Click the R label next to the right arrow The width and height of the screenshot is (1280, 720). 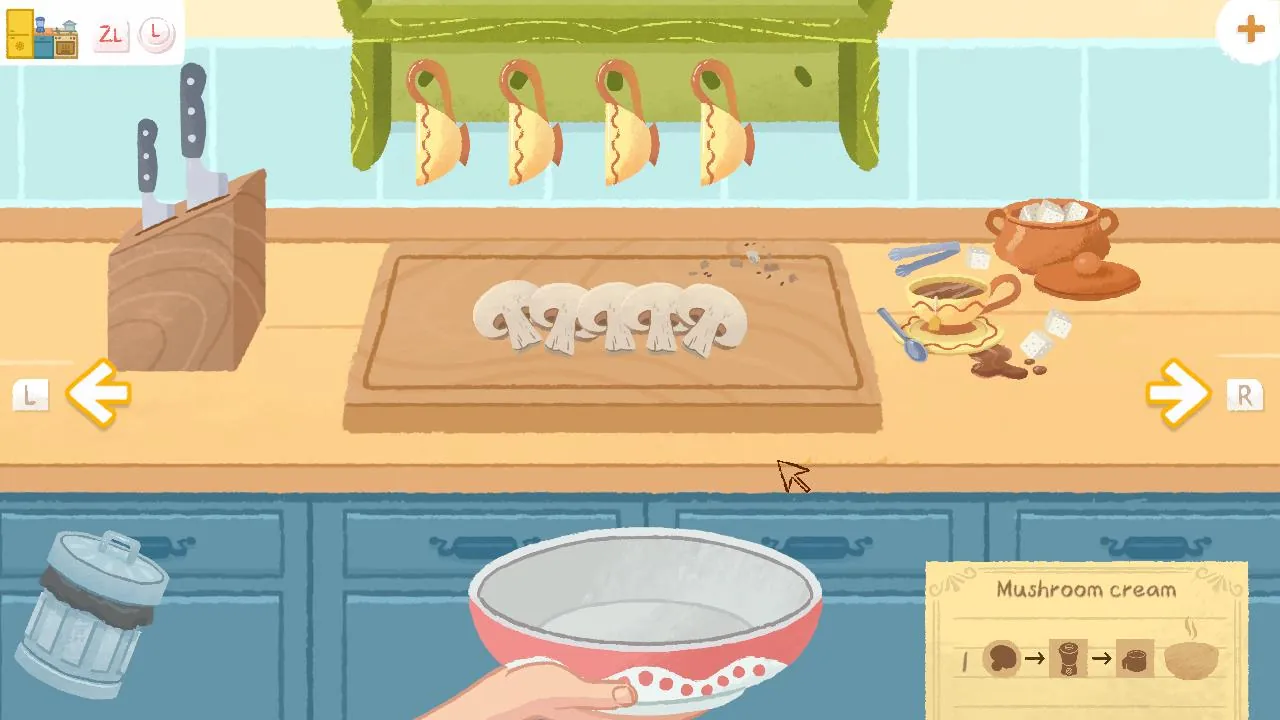[1245, 395]
